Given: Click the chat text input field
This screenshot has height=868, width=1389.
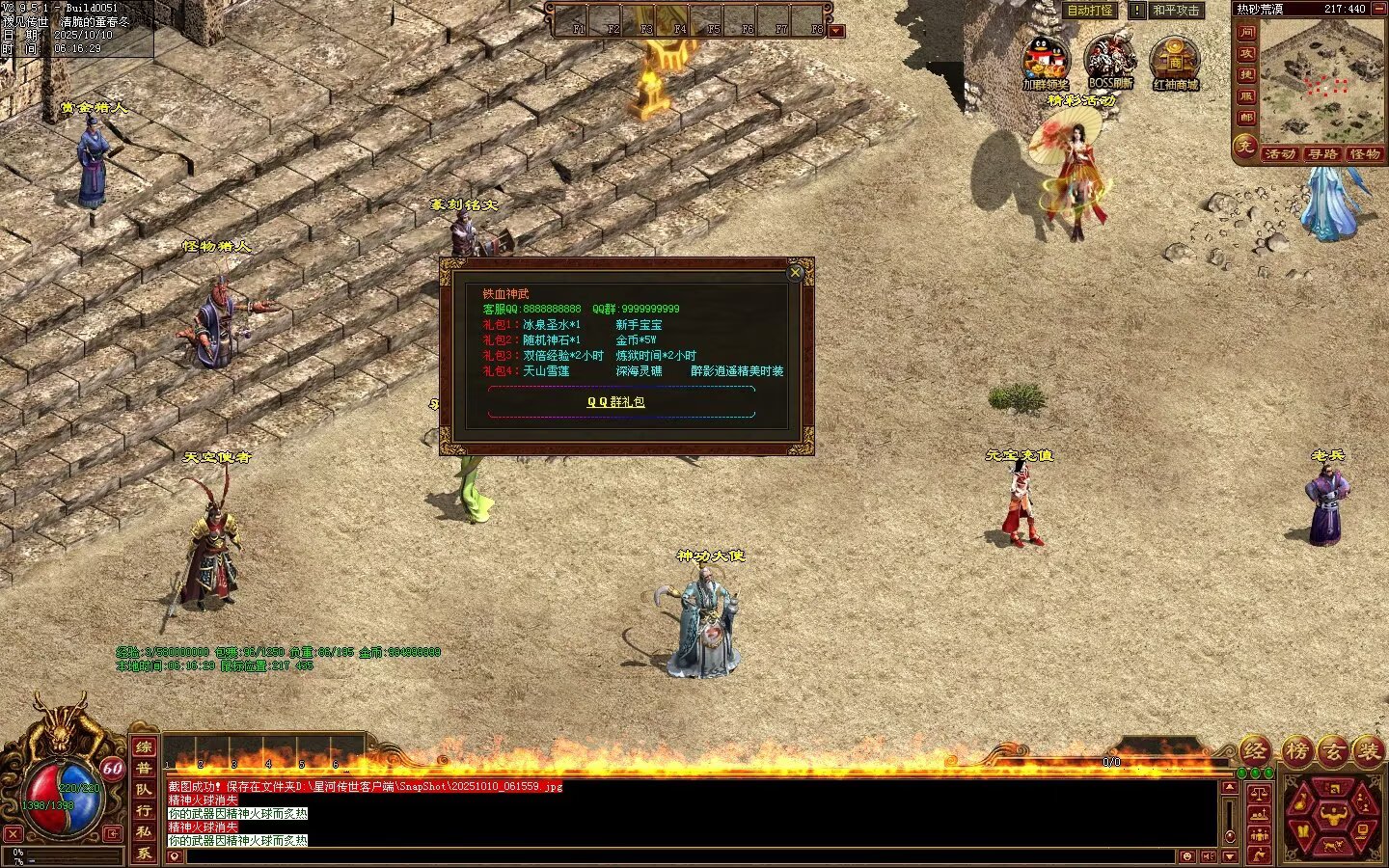Looking at the screenshot, I should click(675, 856).
